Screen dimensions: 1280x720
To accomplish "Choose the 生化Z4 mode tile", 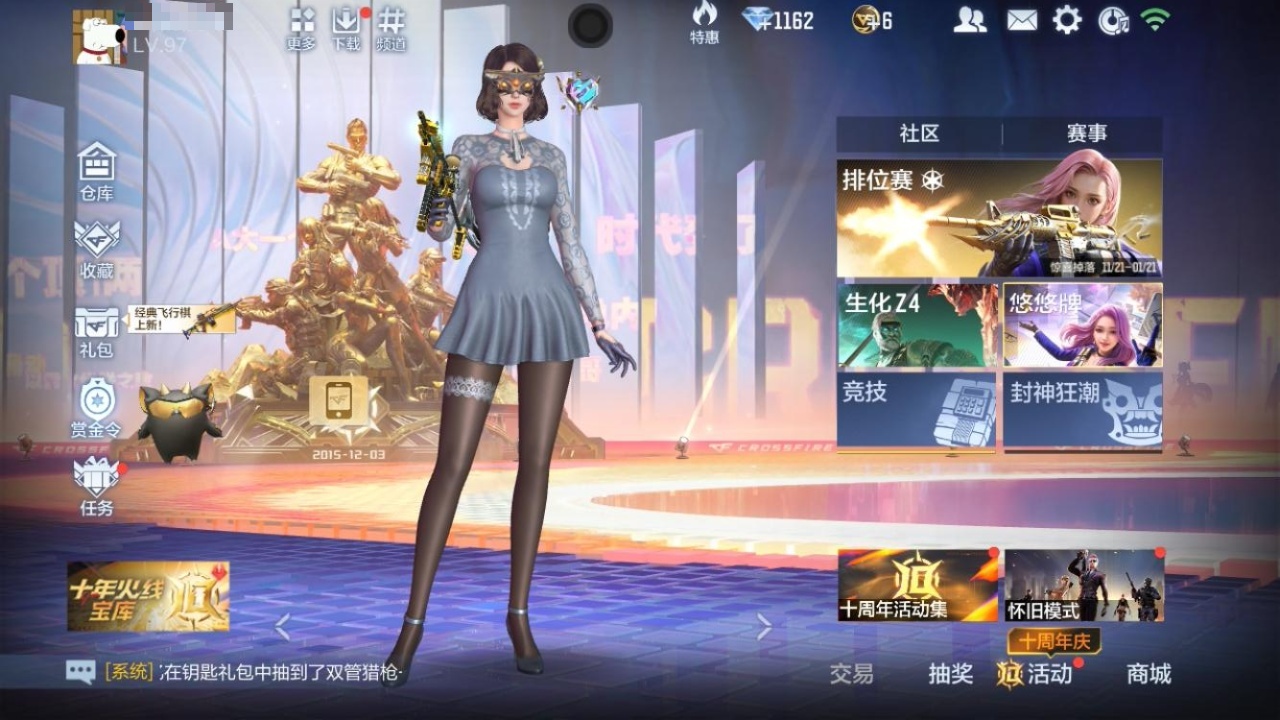I will tap(917, 325).
